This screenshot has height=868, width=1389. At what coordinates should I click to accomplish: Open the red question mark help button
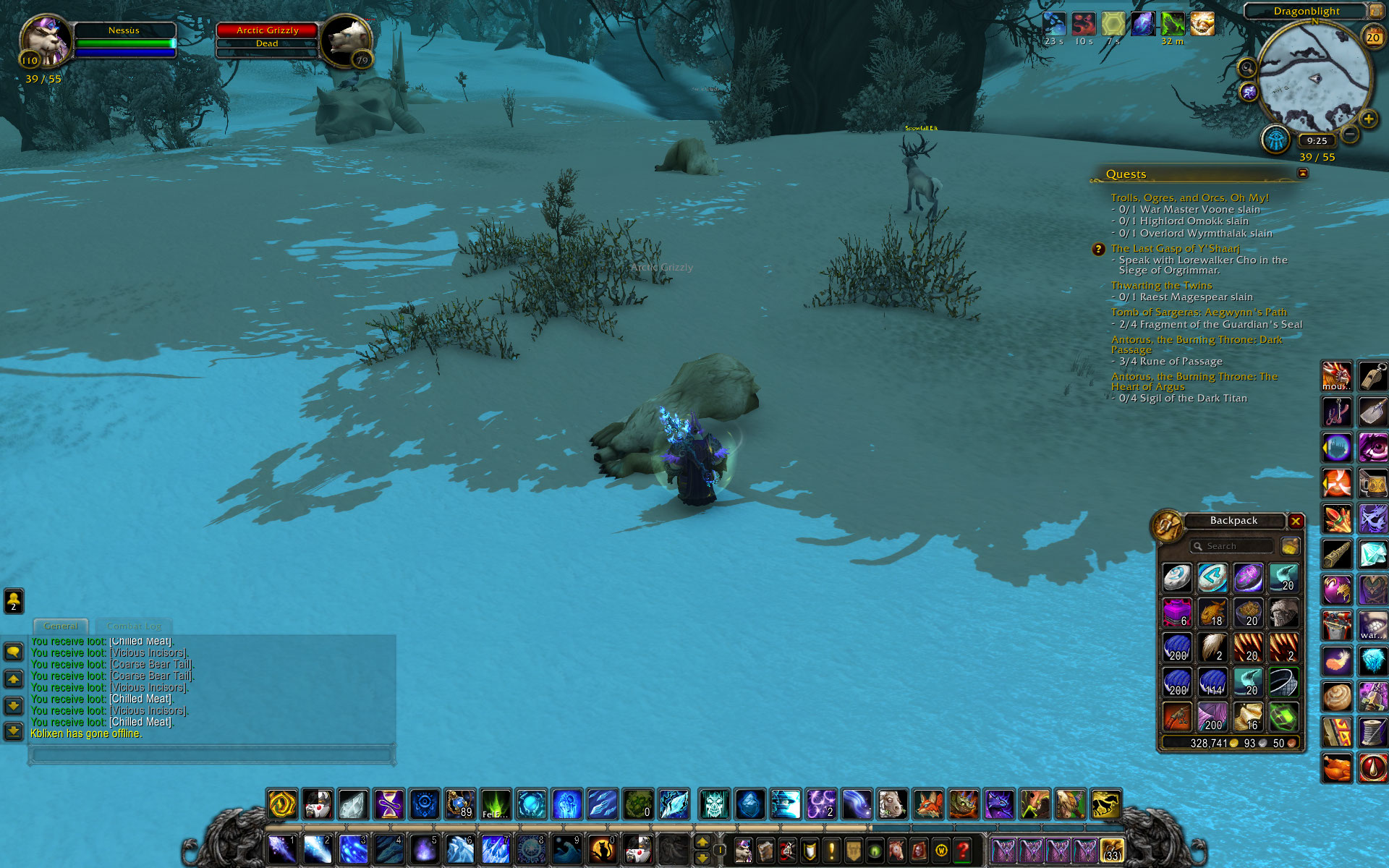pos(963,850)
